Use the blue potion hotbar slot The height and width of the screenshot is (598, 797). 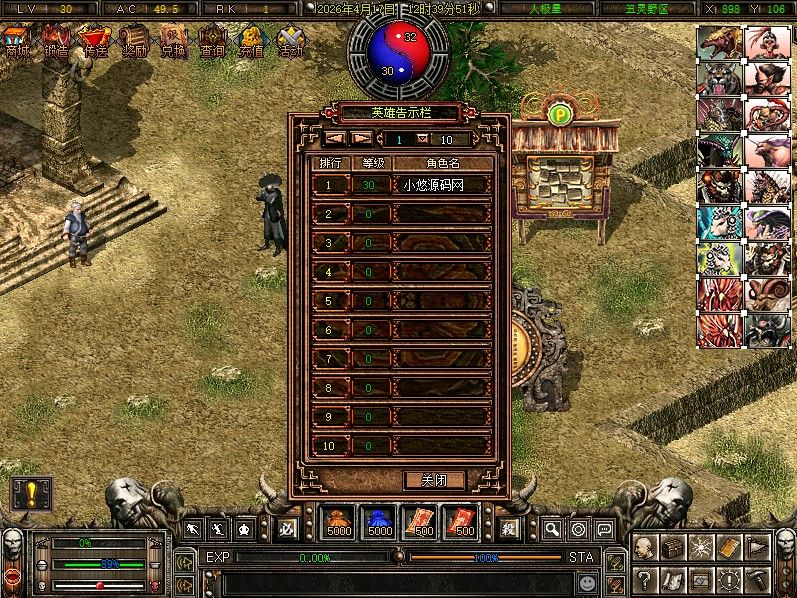[x=379, y=521]
